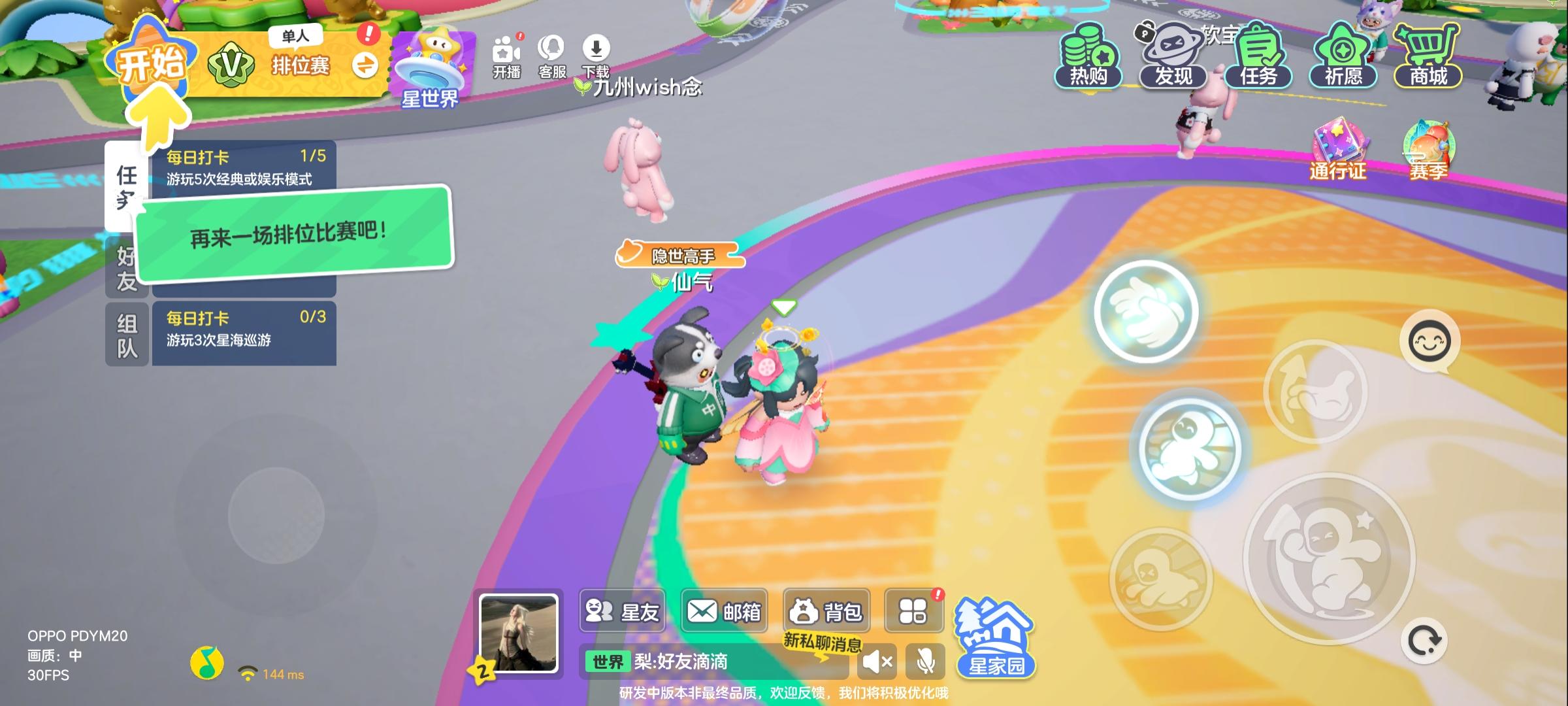
Task: Toggle the emote wheel open
Action: [1428, 340]
